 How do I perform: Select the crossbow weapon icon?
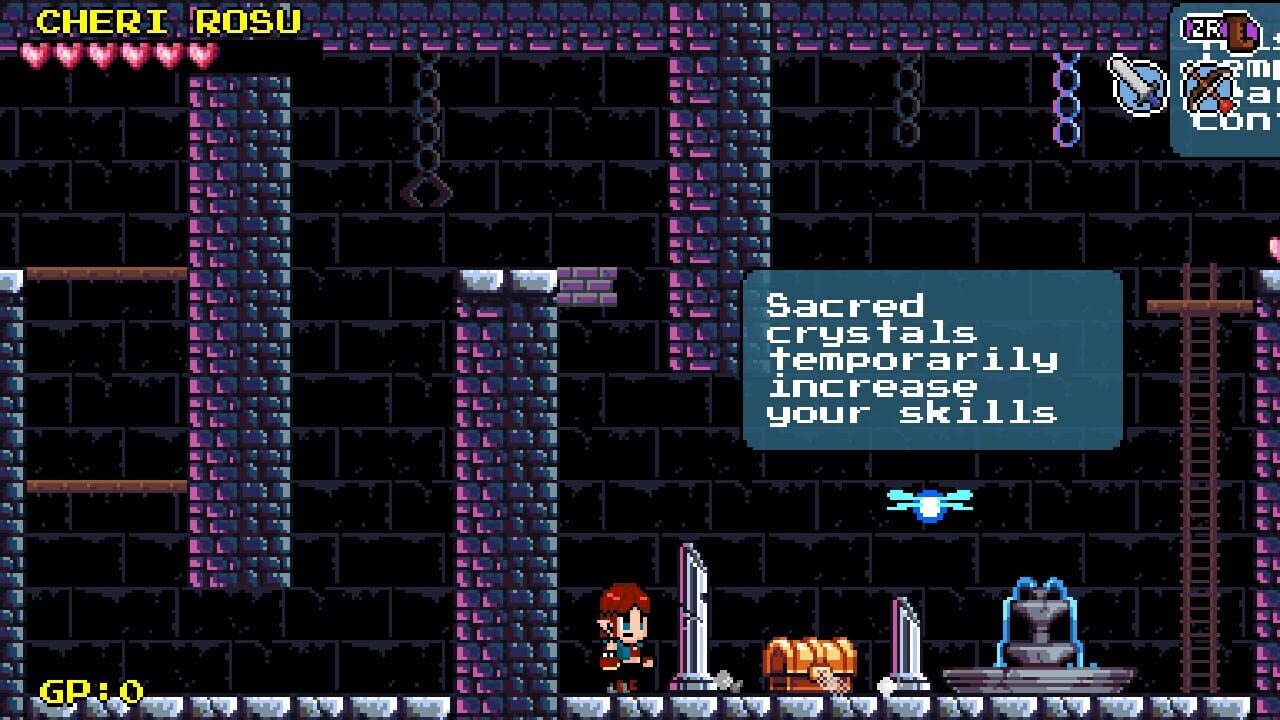click(x=1208, y=87)
